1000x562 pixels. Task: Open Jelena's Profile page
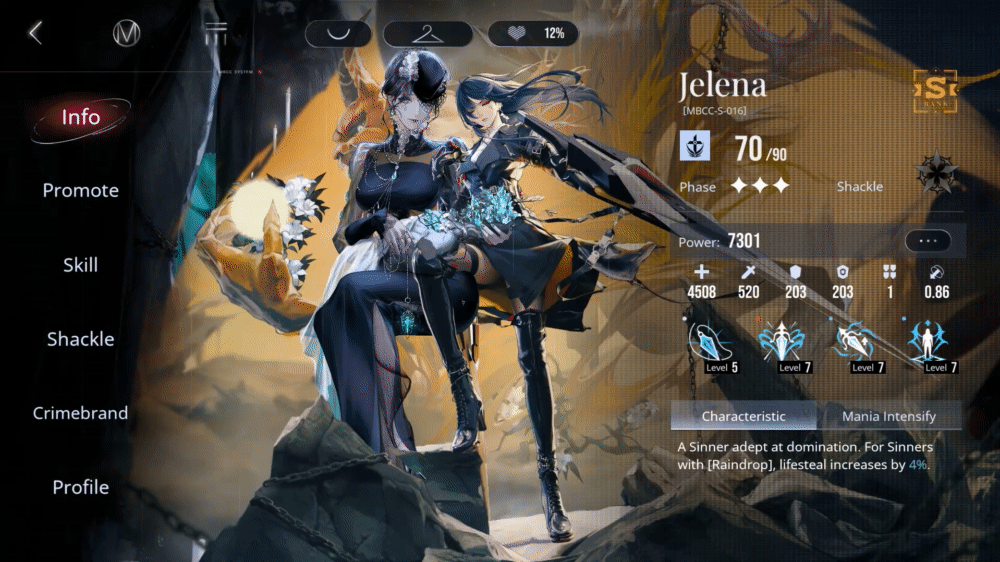click(81, 487)
